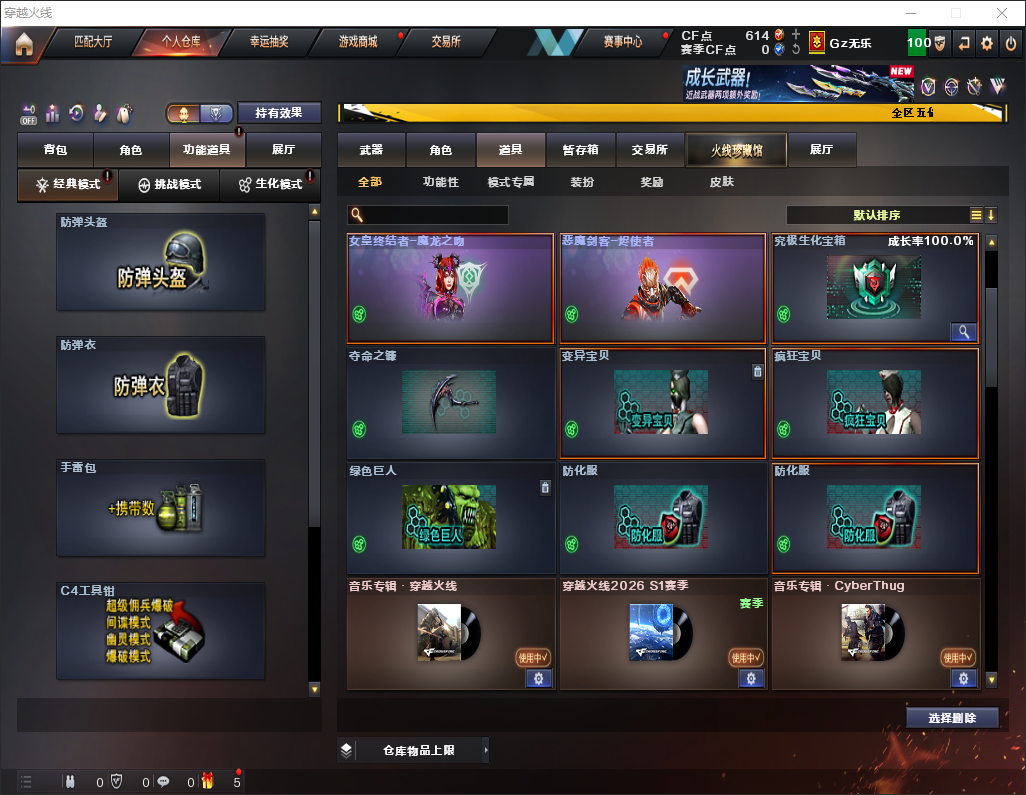Click the 选择删除 delete button
The image size is (1026, 795).
click(952, 718)
